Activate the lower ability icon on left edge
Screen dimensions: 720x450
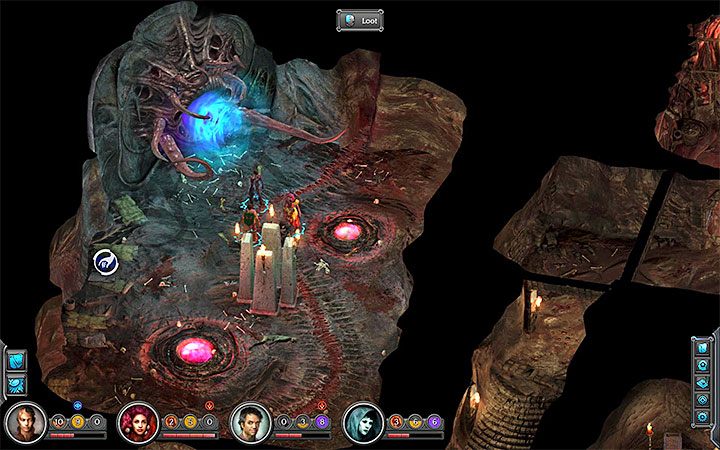(x=16, y=383)
